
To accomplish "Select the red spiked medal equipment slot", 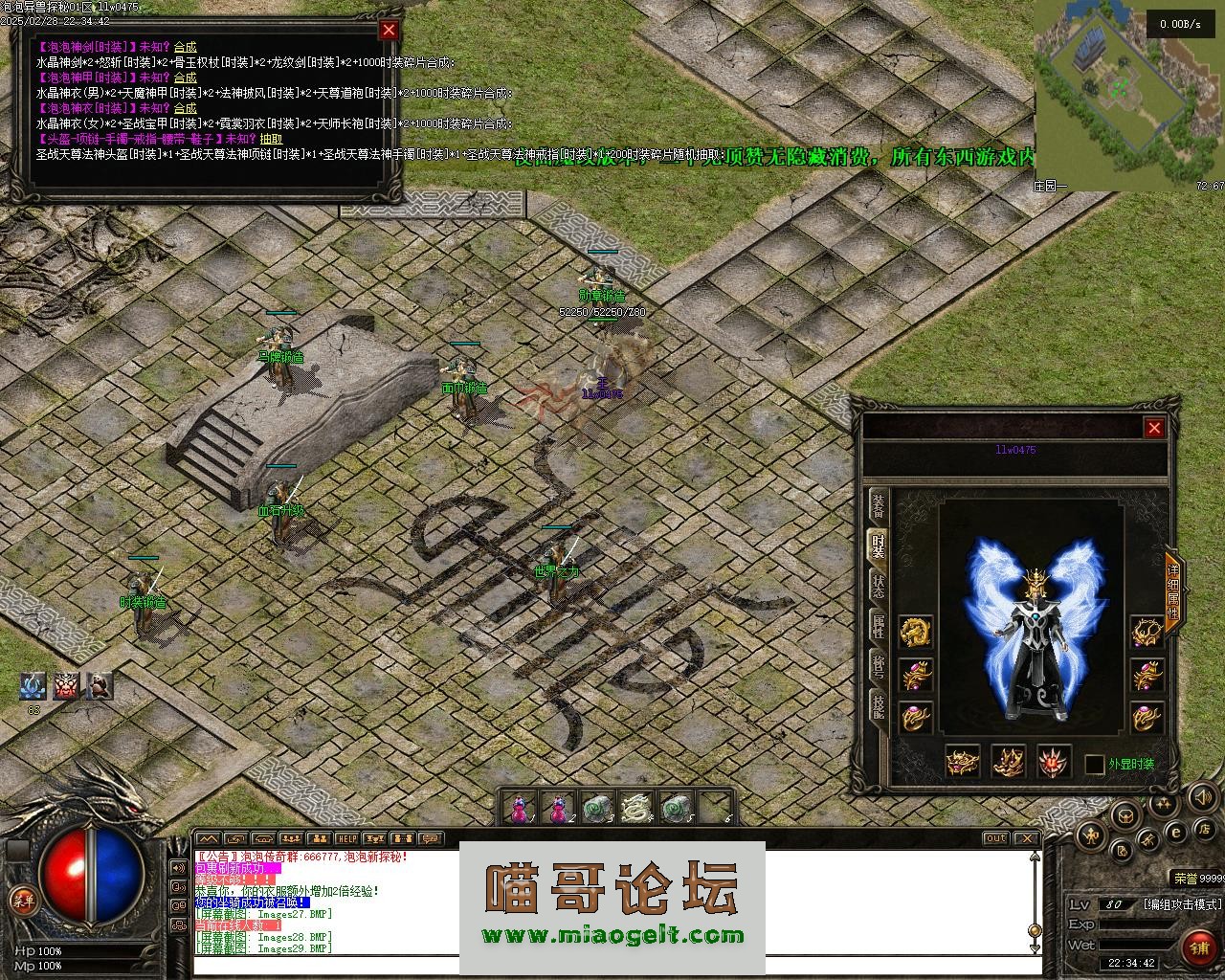I will coord(1054,762).
